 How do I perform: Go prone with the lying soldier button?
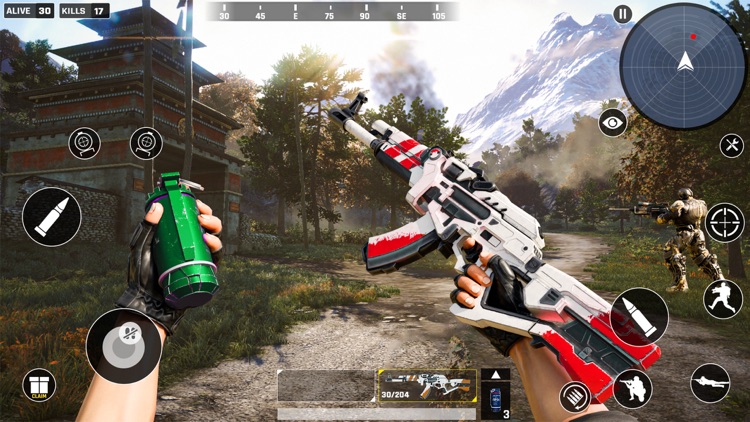710,383
